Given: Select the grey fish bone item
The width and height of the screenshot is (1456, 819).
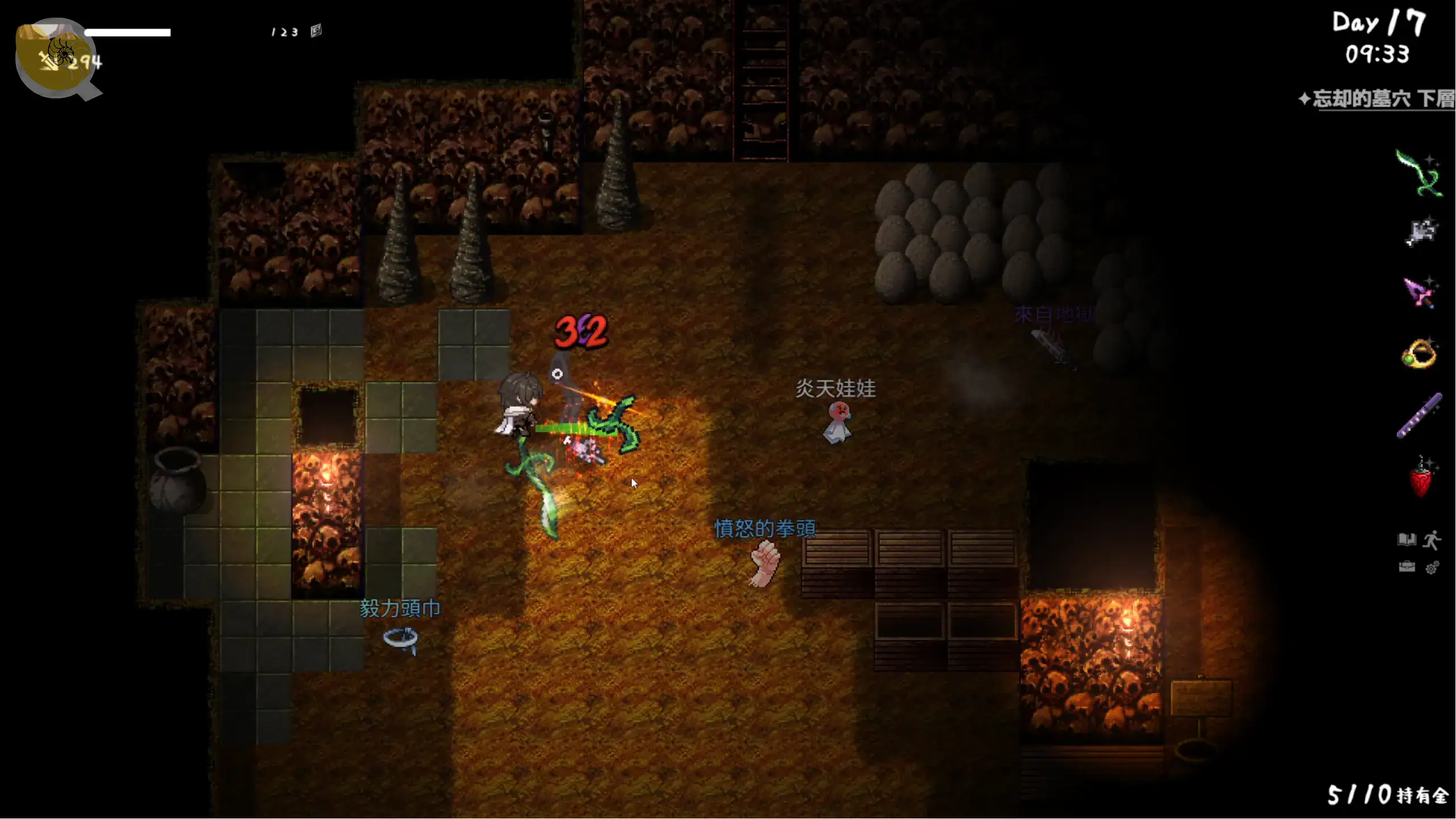Looking at the screenshot, I should click(x=1421, y=233).
